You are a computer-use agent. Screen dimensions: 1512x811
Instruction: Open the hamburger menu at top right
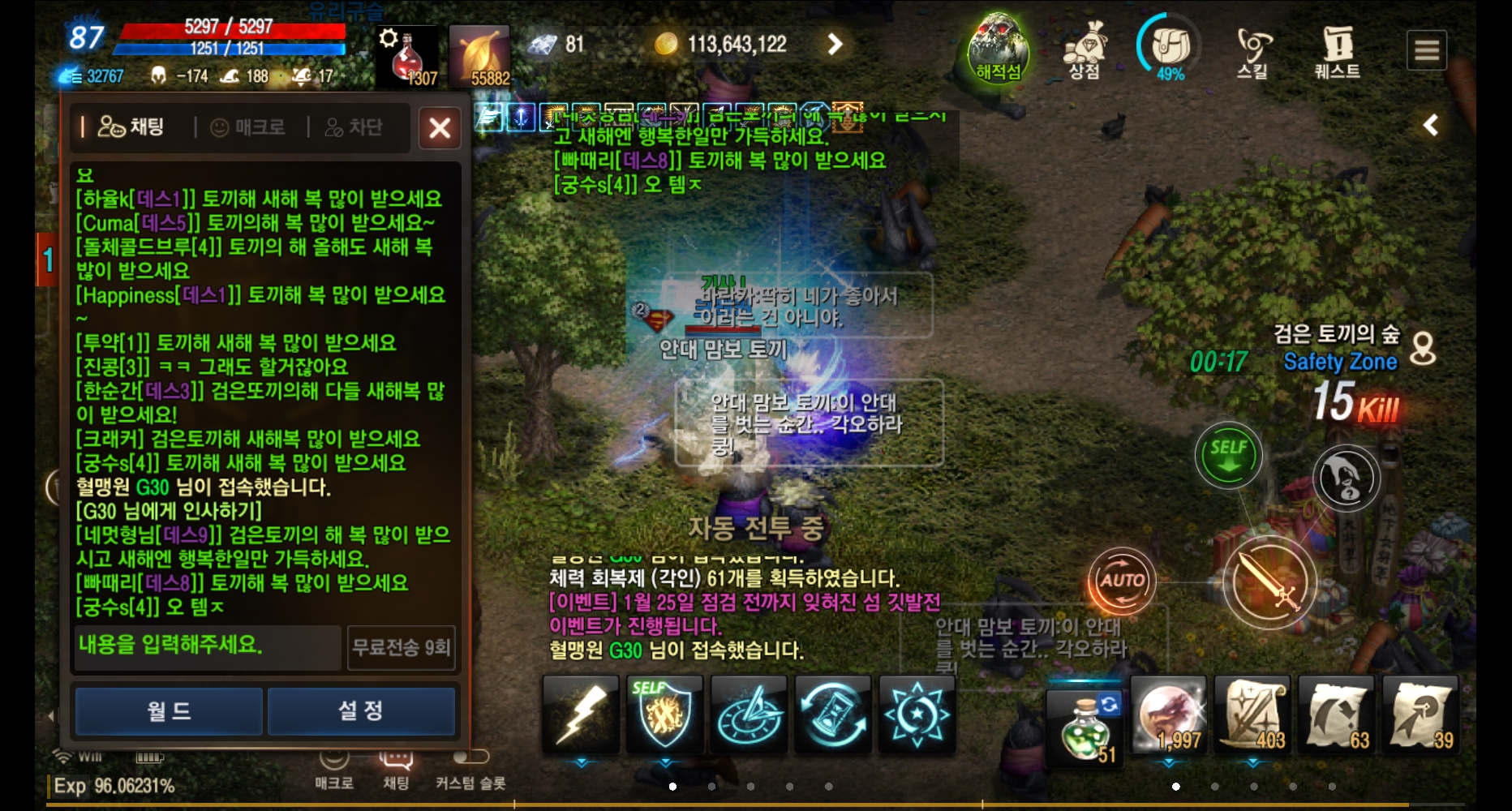[x=1428, y=49]
